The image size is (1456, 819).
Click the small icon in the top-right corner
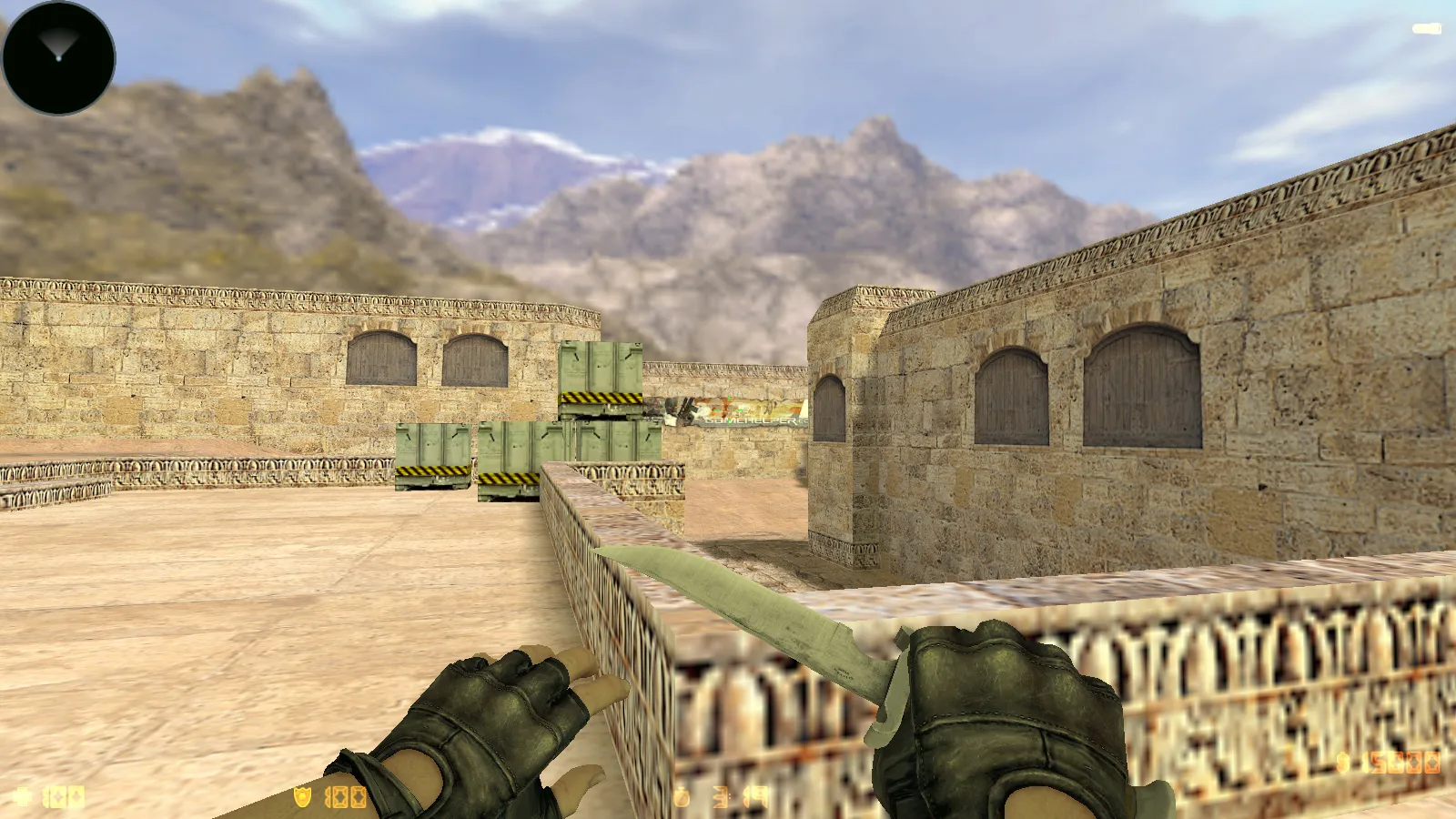1429,27
